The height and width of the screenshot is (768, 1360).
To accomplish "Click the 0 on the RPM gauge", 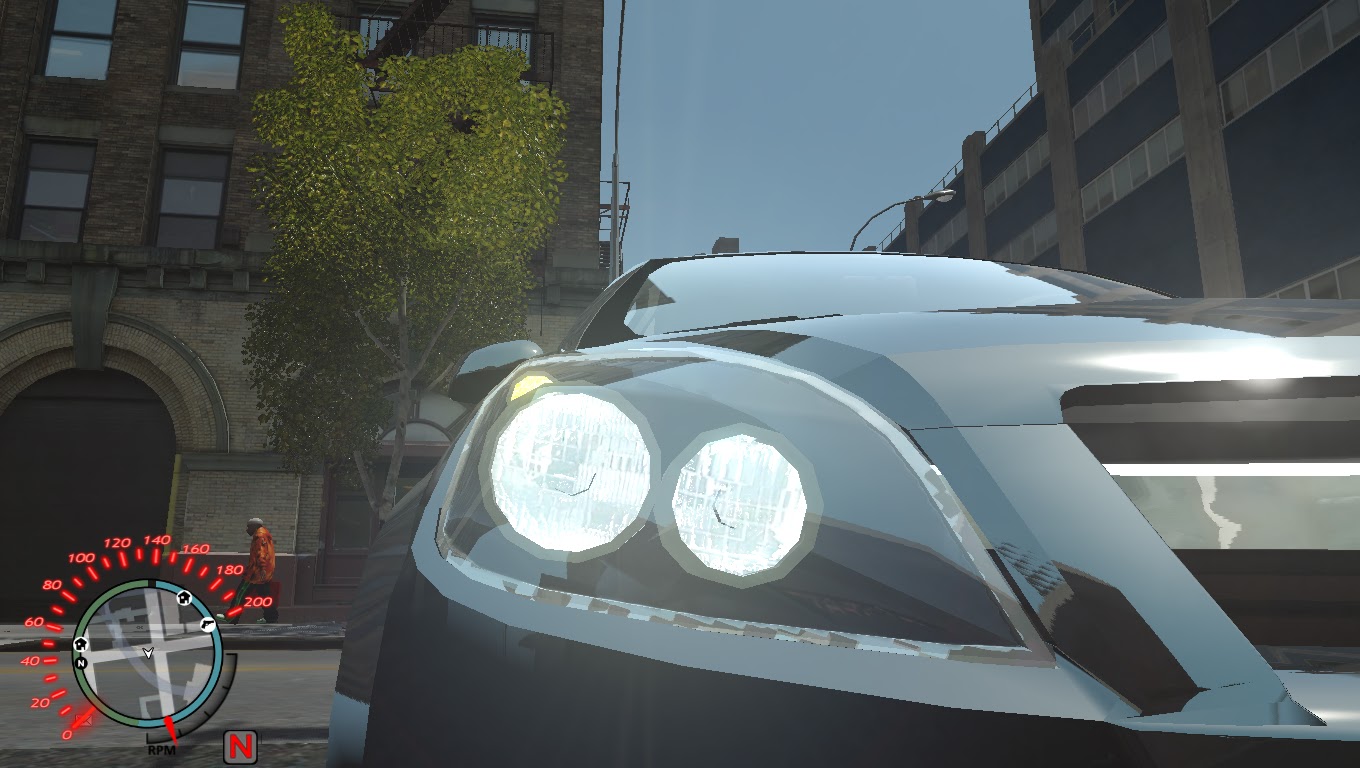I will pos(68,734).
